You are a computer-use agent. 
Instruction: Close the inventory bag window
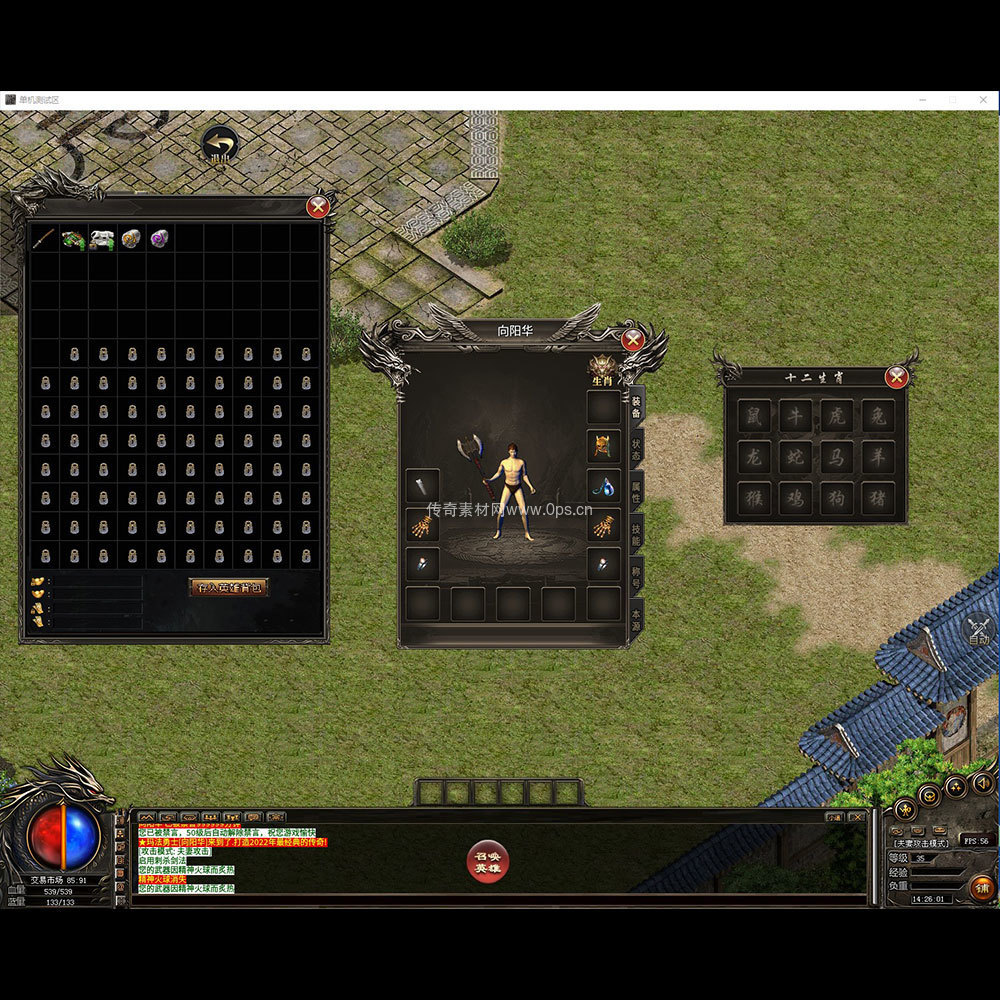click(318, 207)
